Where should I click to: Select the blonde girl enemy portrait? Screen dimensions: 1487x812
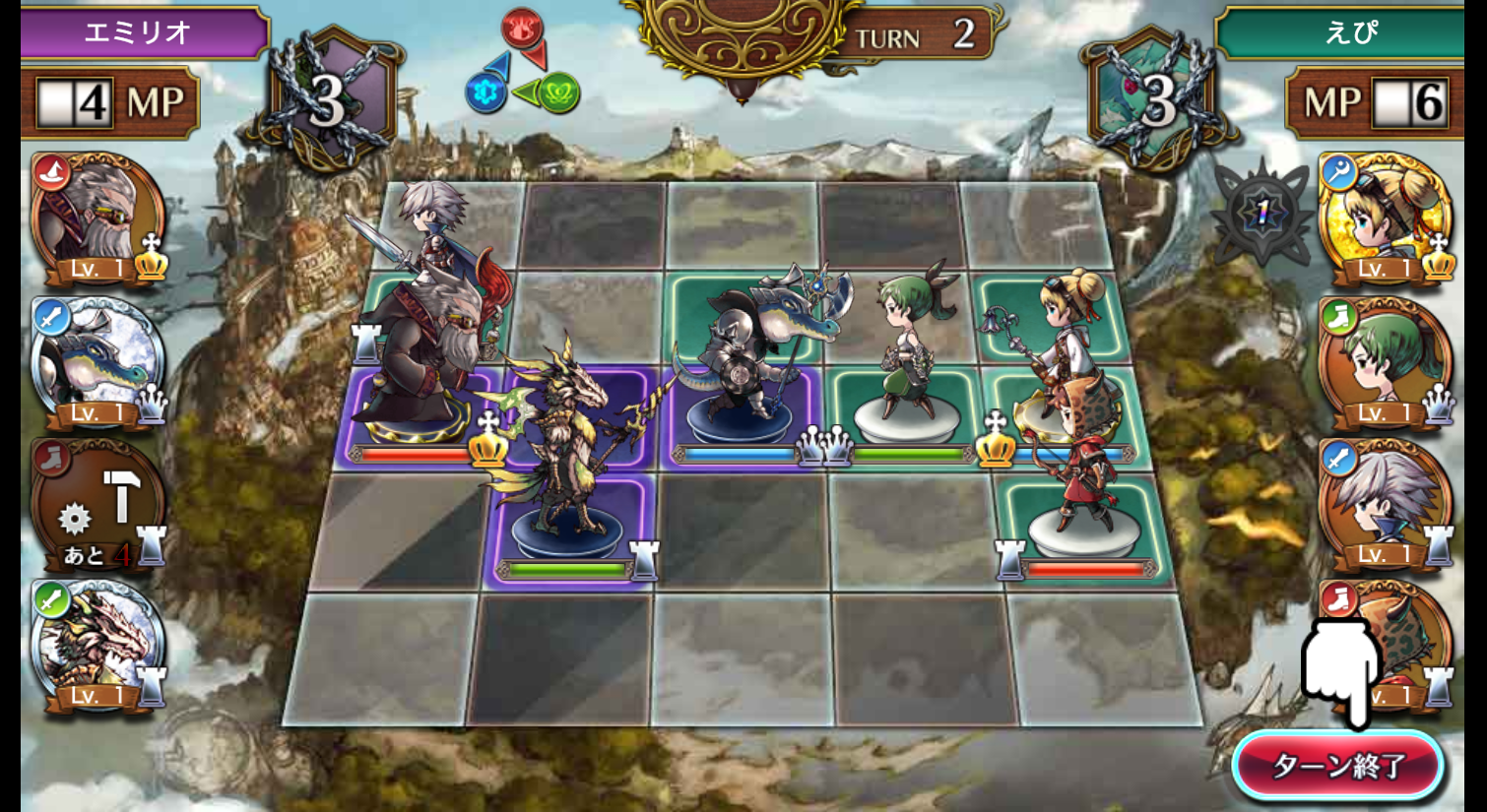[1384, 219]
